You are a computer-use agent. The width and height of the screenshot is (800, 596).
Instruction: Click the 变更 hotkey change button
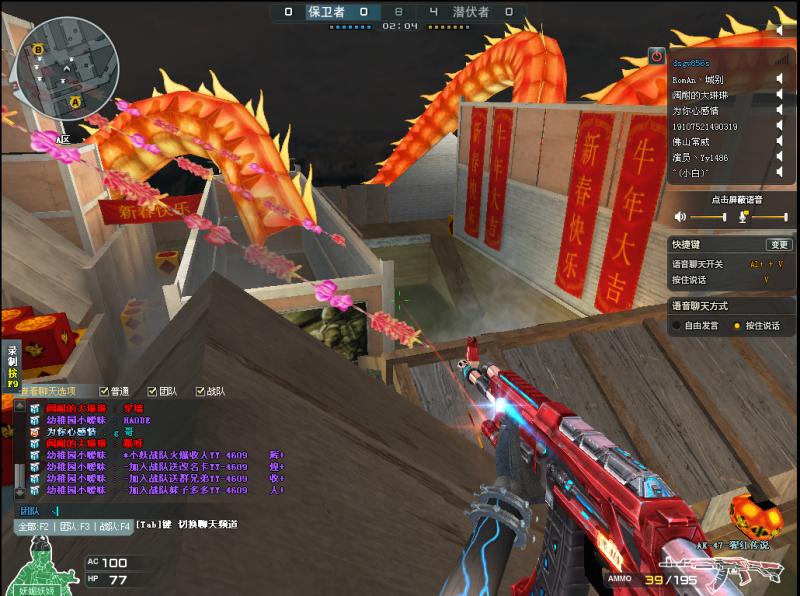point(778,245)
